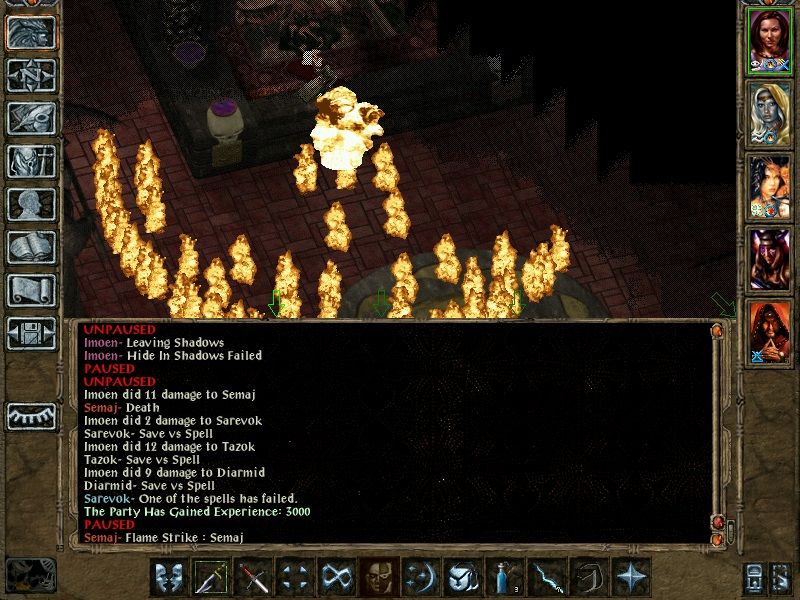Open the journal with the quill icon
This screenshot has height=600, width=800.
(x=30, y=118)
